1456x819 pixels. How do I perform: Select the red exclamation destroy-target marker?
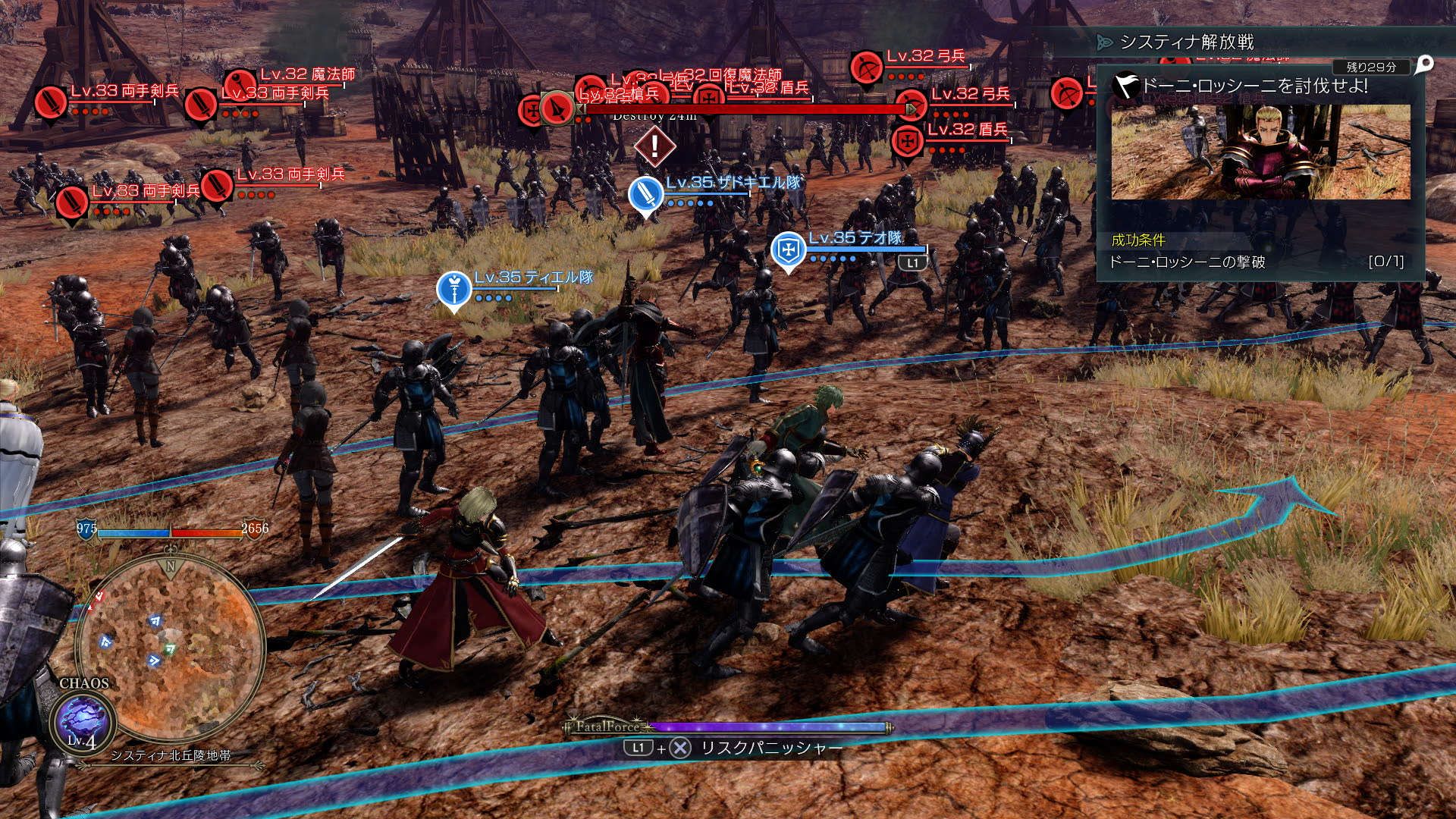654,146
